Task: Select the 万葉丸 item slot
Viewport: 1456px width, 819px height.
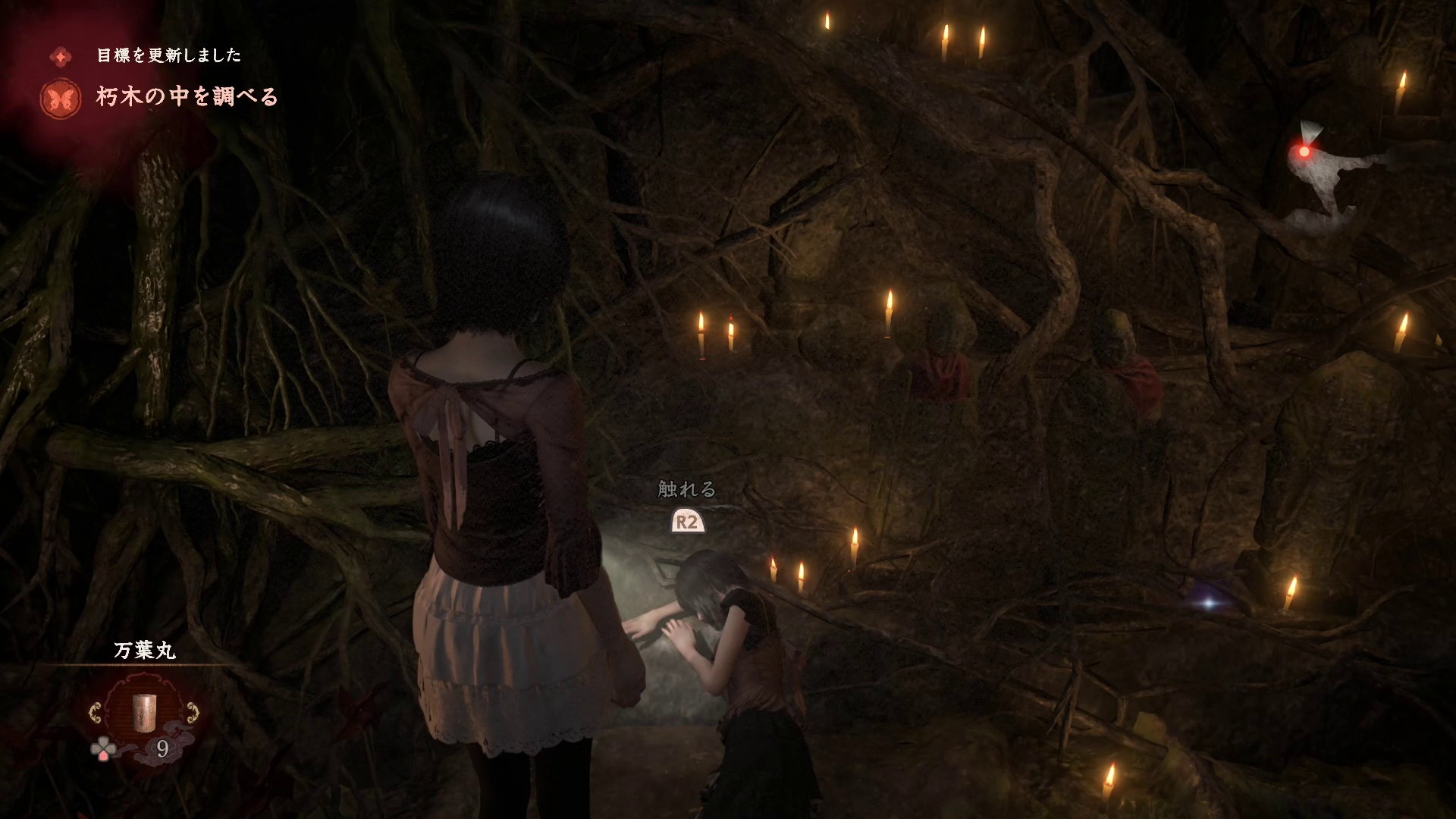Action: click(x=143, y=712)
